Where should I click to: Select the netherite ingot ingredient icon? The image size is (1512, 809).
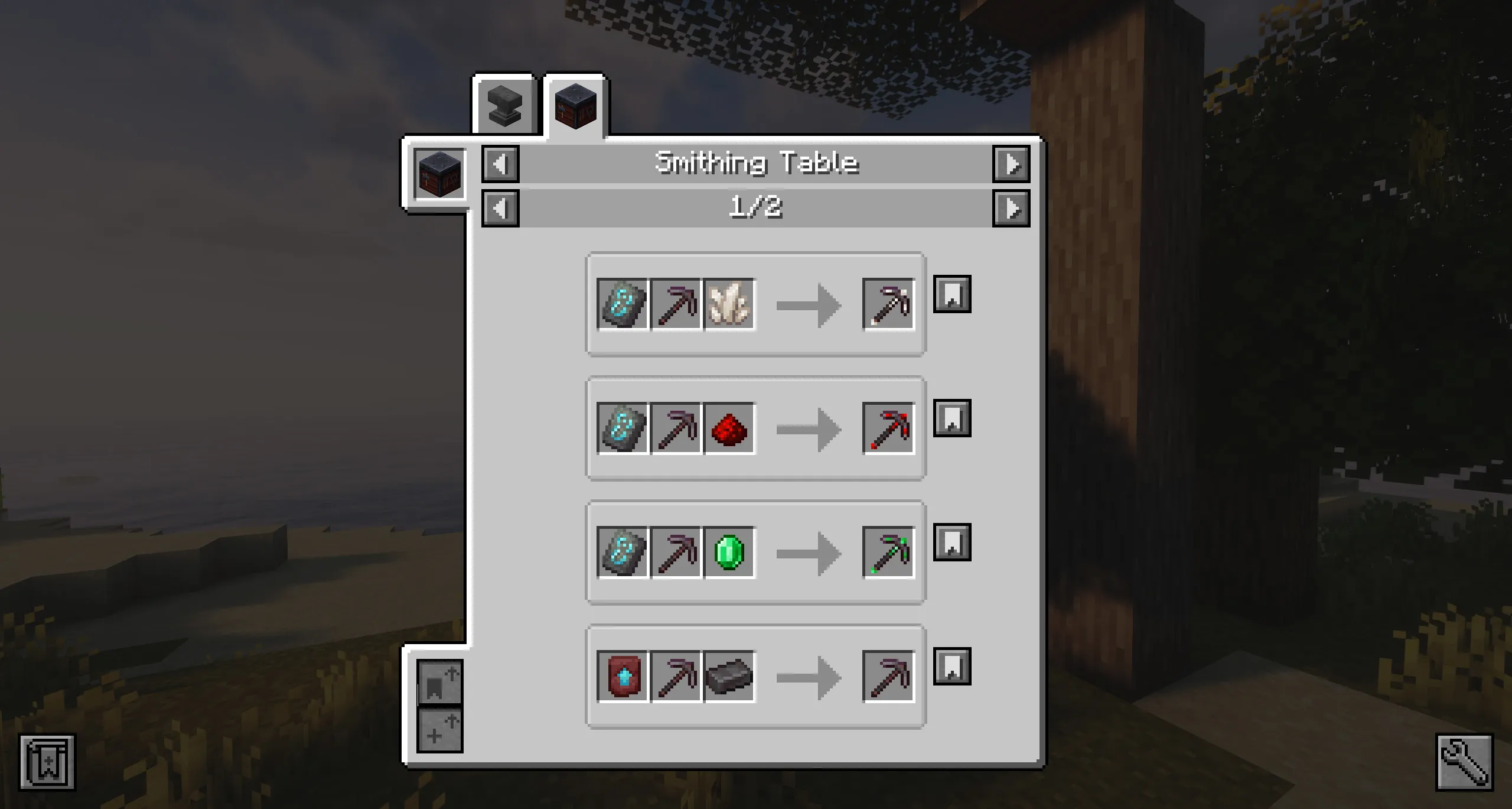coord(728,675)
